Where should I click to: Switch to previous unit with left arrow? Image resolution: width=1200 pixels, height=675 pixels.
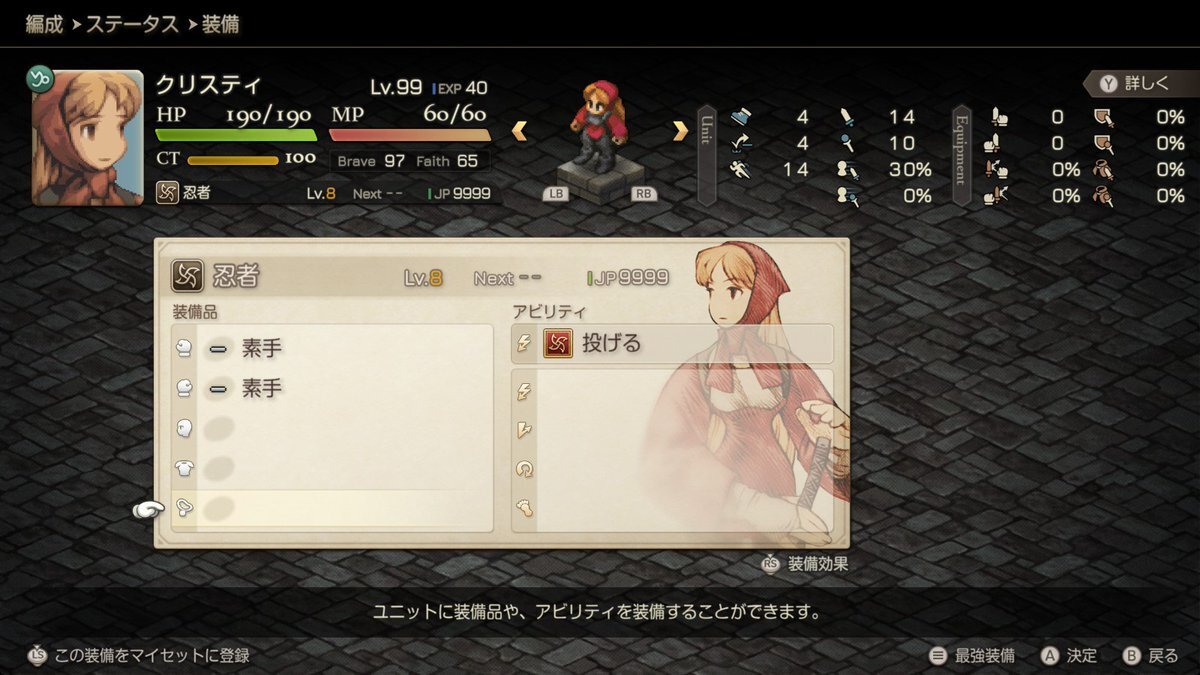tap(520, 130)
